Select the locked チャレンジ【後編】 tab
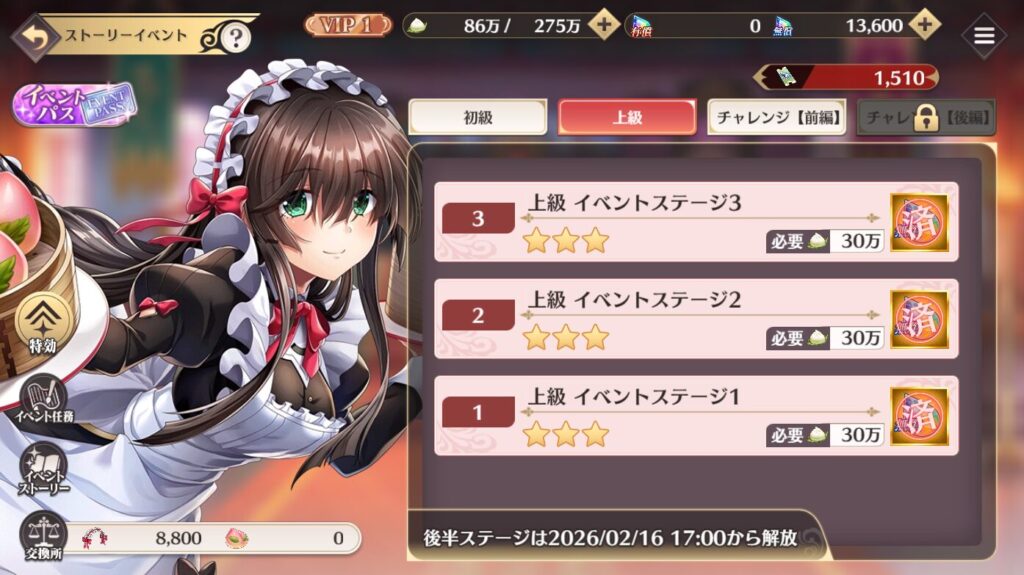This screenshot has height=575, width=1024. pos(926,117)
